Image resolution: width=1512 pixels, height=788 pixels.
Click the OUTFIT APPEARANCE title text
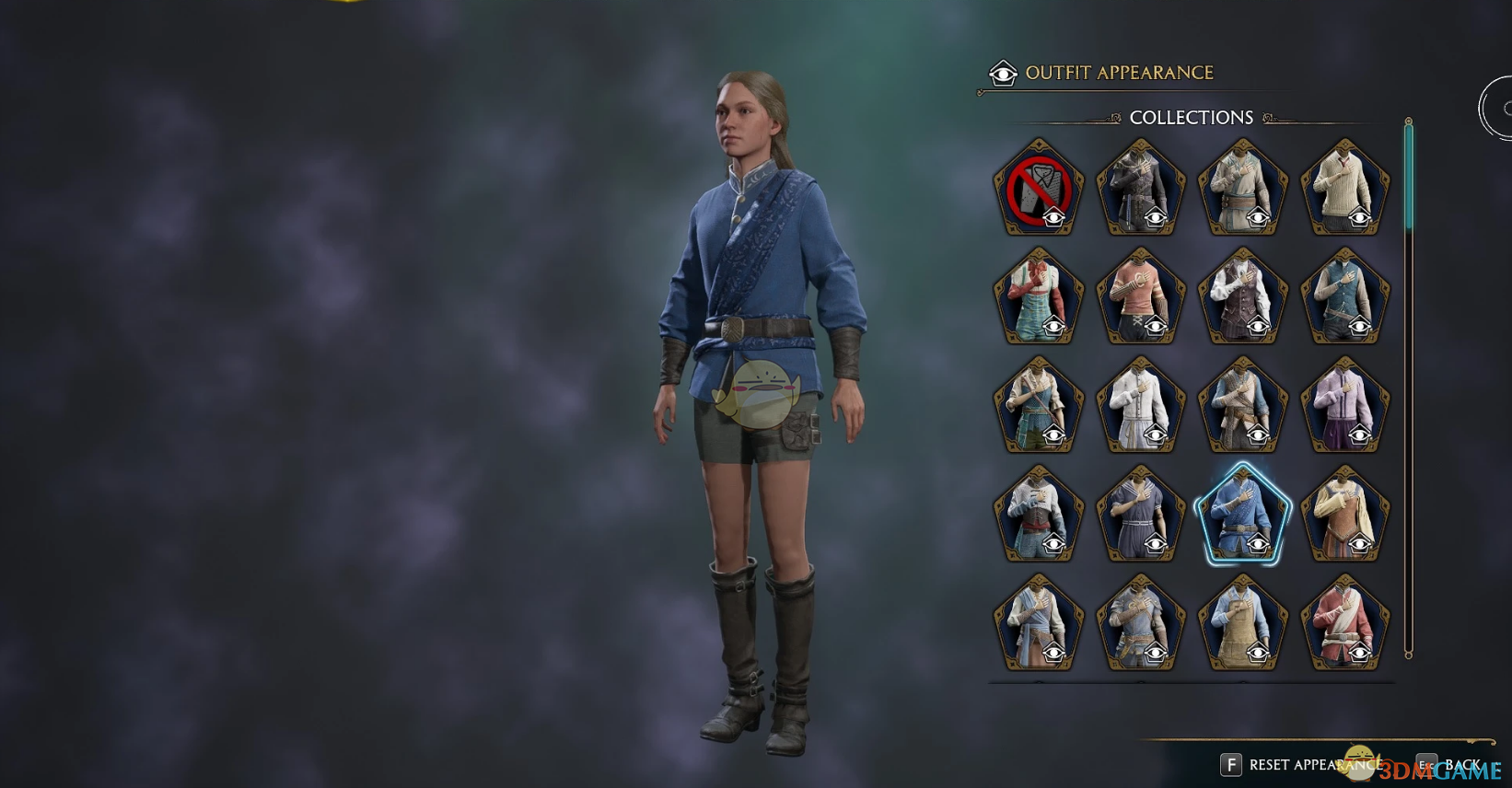1122,72
